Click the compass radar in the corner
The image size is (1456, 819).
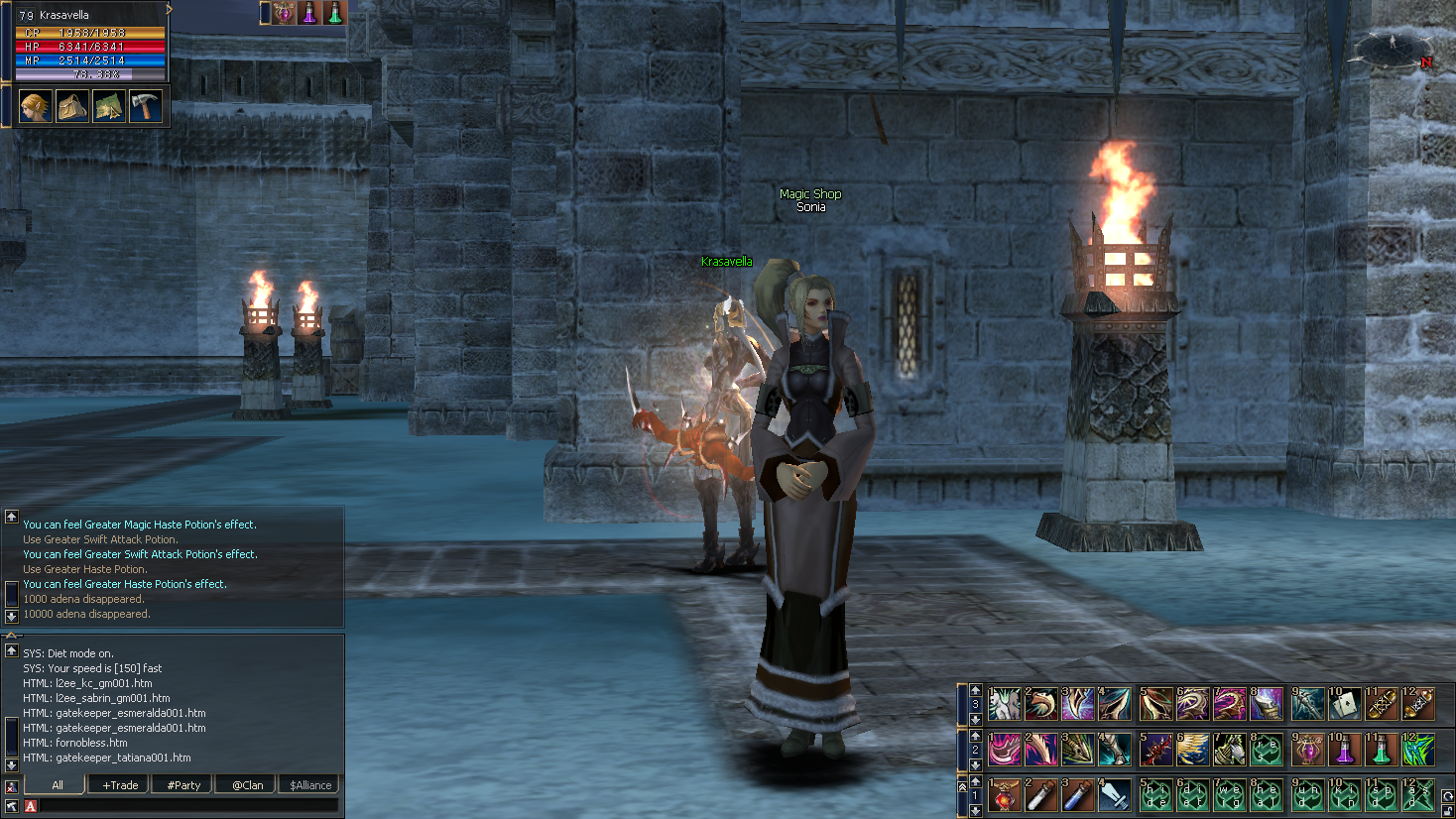(1393, 47)
